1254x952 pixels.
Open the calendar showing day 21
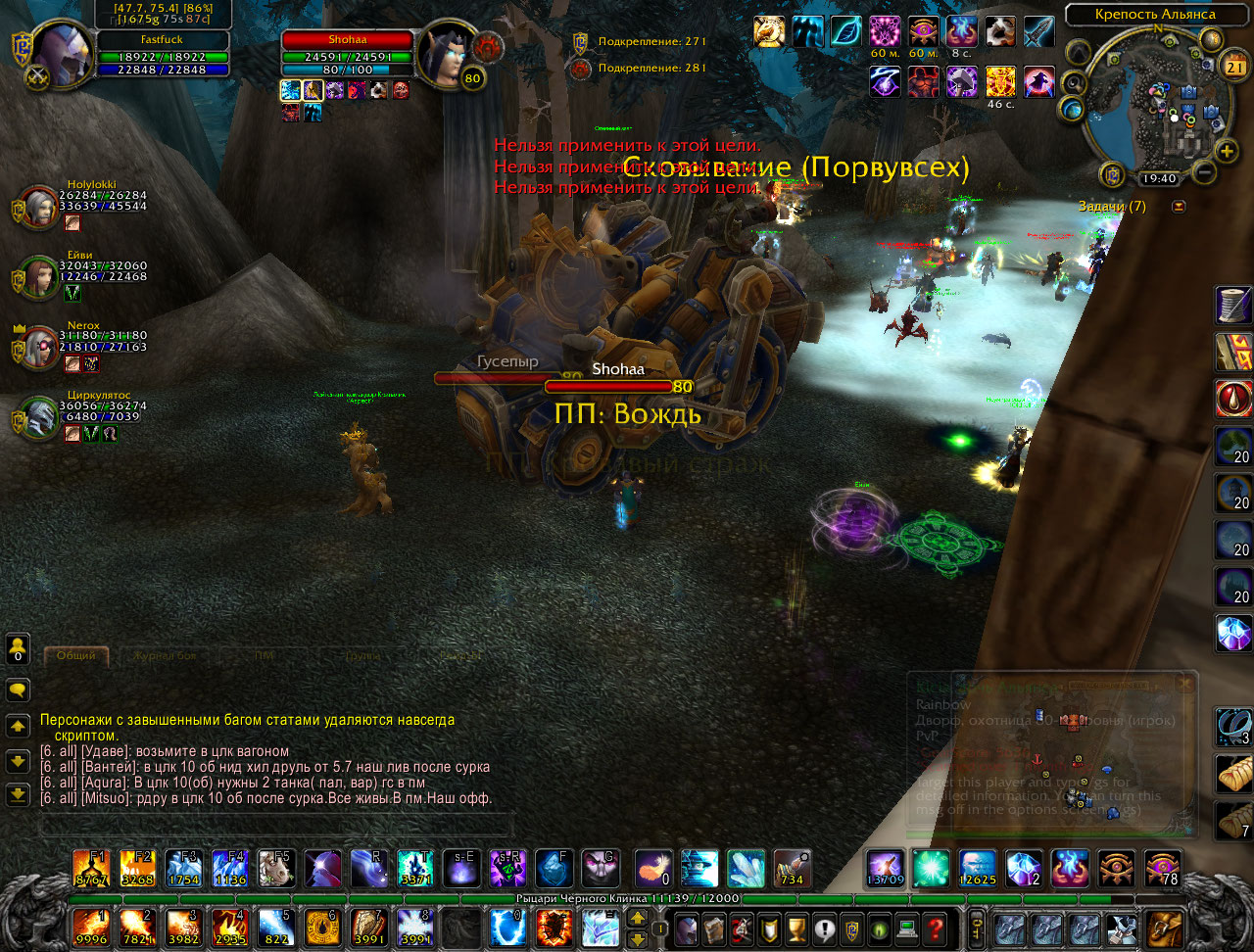pyautogui.click(x=1234, y=67)
